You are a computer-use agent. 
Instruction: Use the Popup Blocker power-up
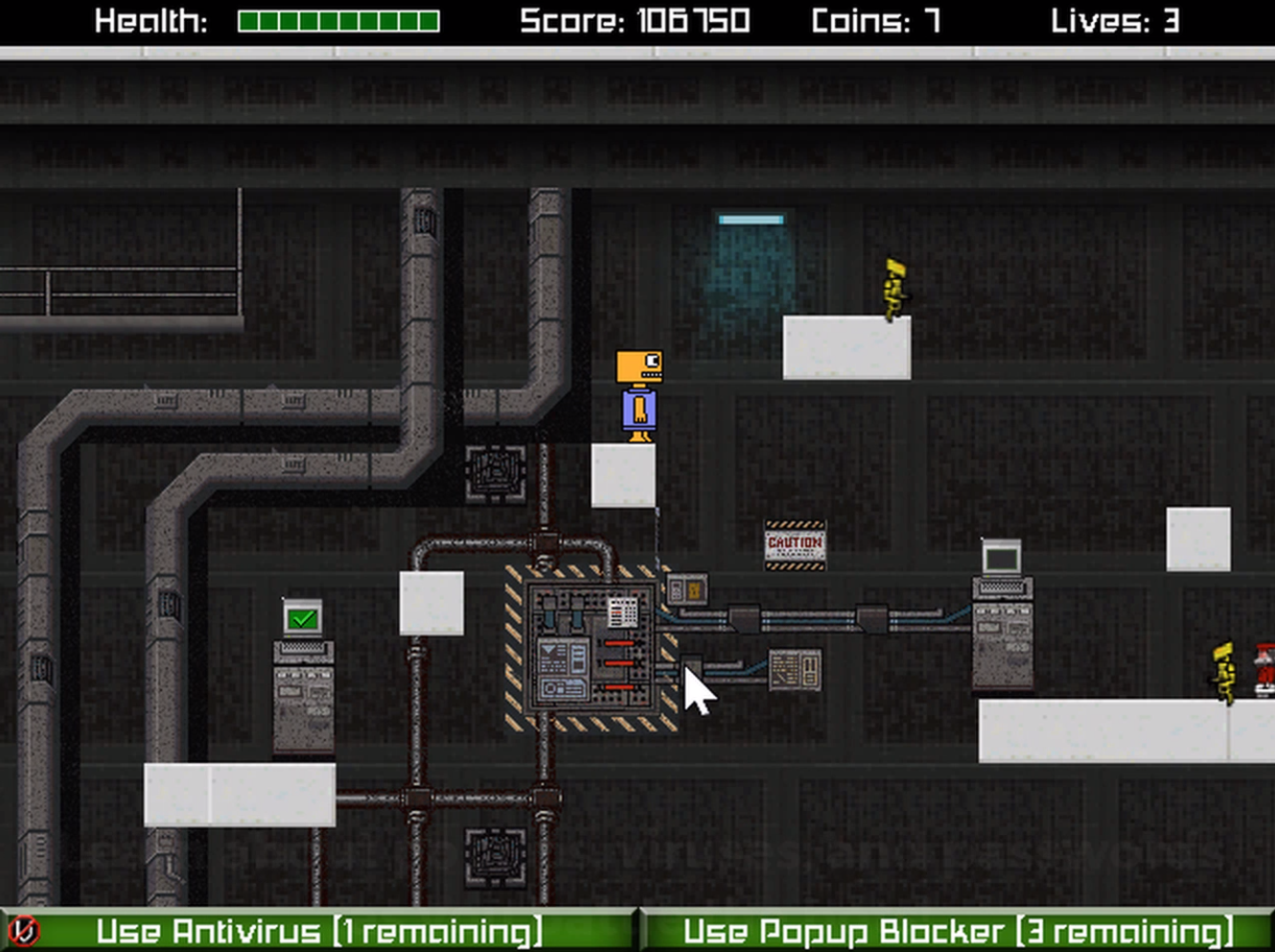tap(957, 931)
